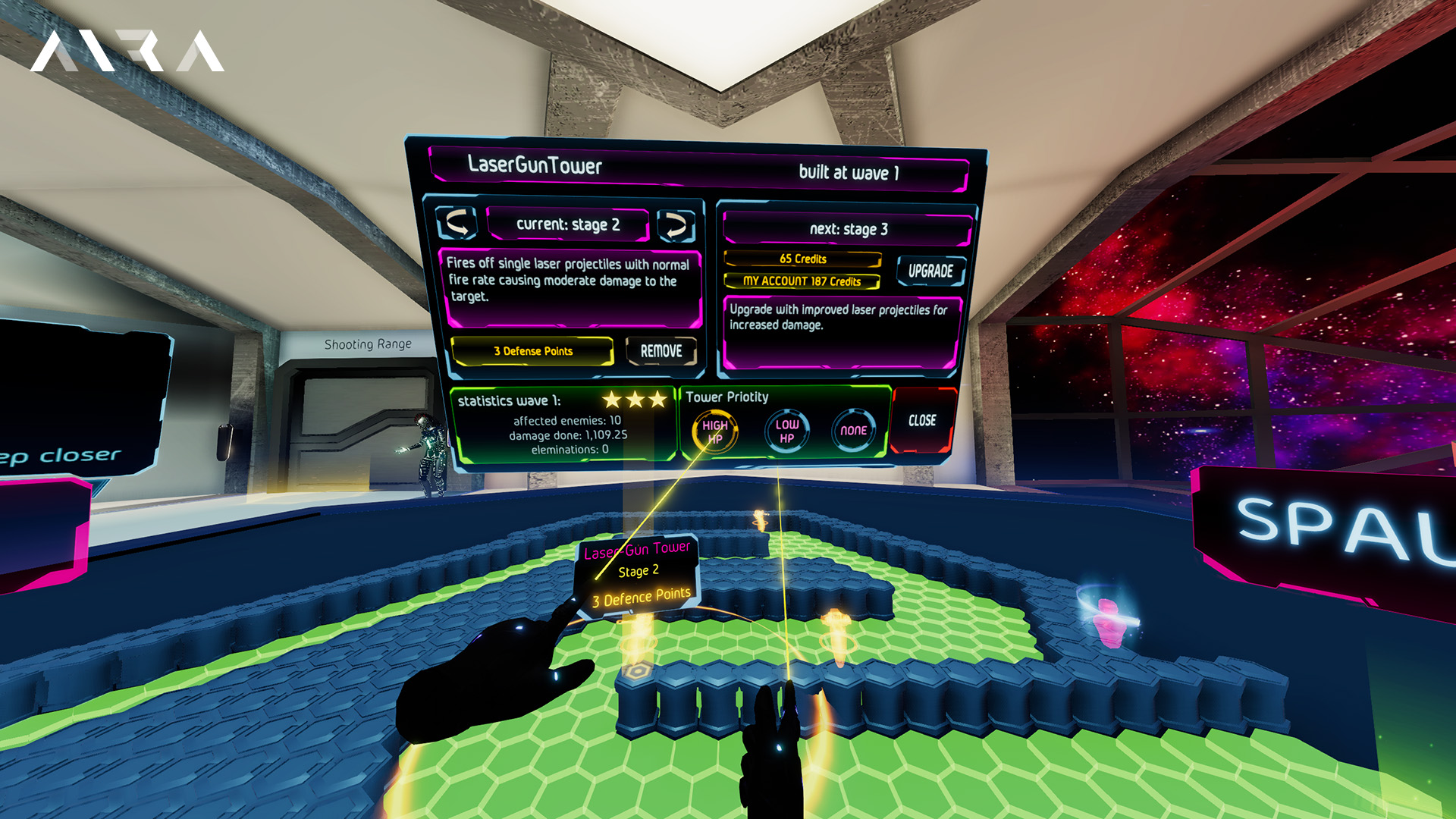The image size is (1456, 819).
Task: Set tower priority to NONE
Action: click(x=854, y=431)
